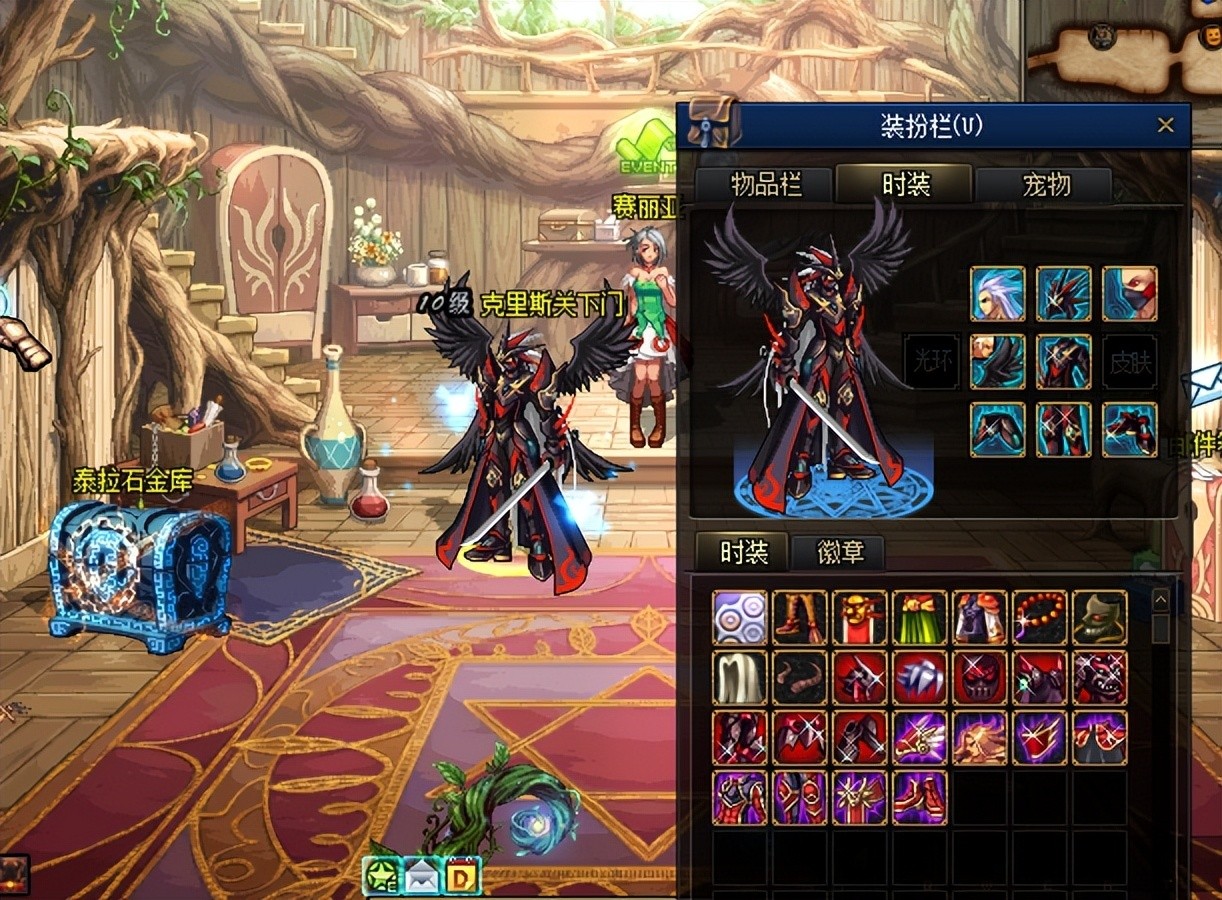Viewport: 1222px width, 900px height.
Task: Click the inventory scroll-up arrow
Action: click(x=1160, y=600)
